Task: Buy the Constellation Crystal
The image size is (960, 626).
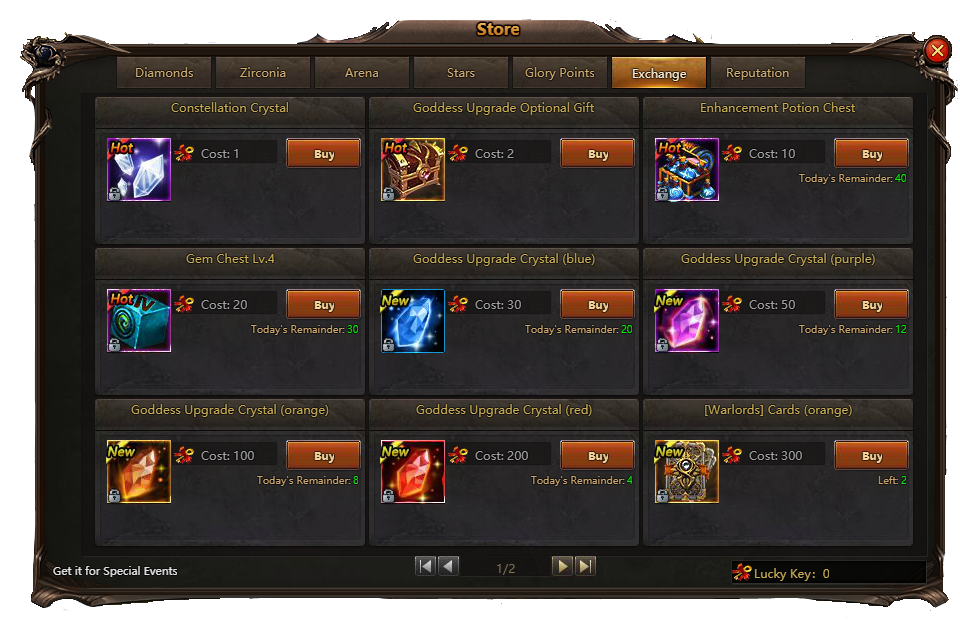Action: coord(324,154)
